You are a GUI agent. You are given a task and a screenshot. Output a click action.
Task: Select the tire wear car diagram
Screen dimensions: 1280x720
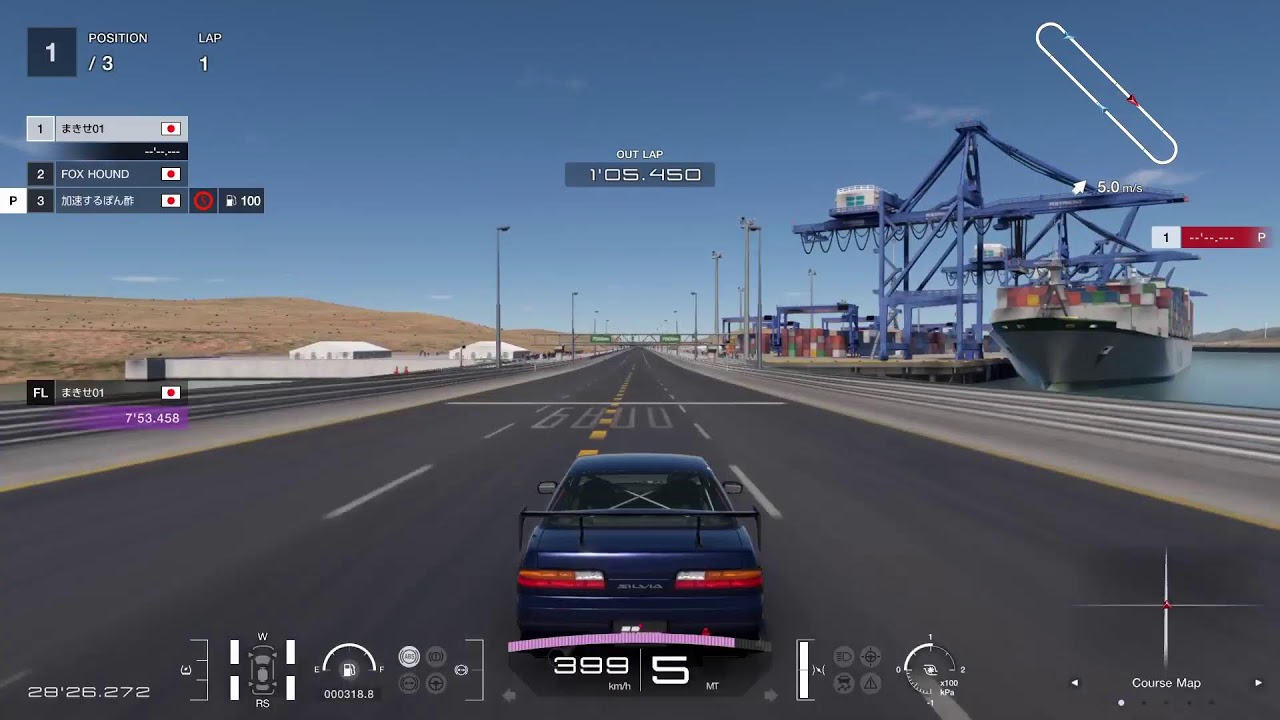click(x=262, y=667)
